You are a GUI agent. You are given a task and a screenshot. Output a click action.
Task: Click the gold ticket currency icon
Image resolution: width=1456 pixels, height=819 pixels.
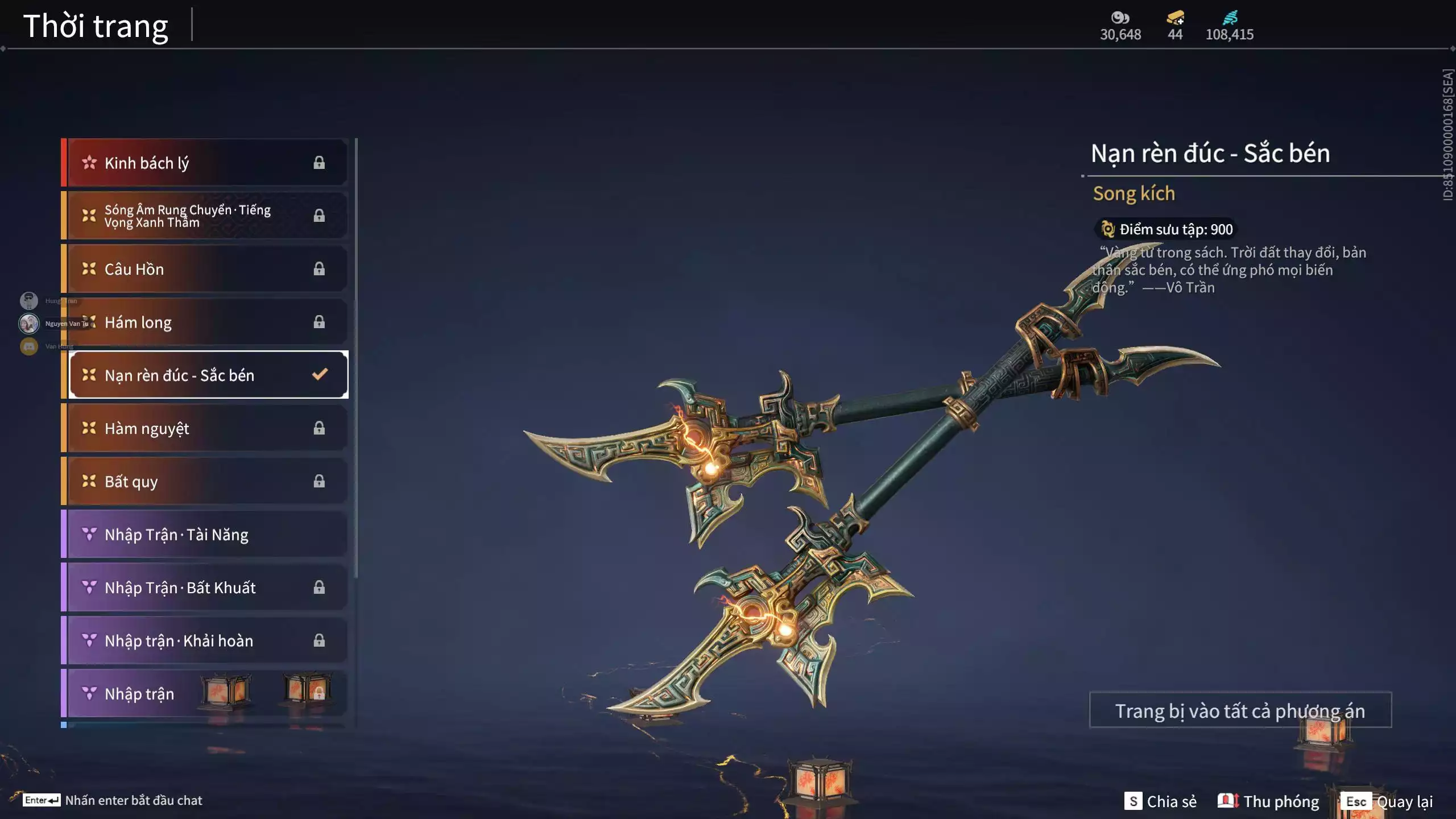(1175, 18)
